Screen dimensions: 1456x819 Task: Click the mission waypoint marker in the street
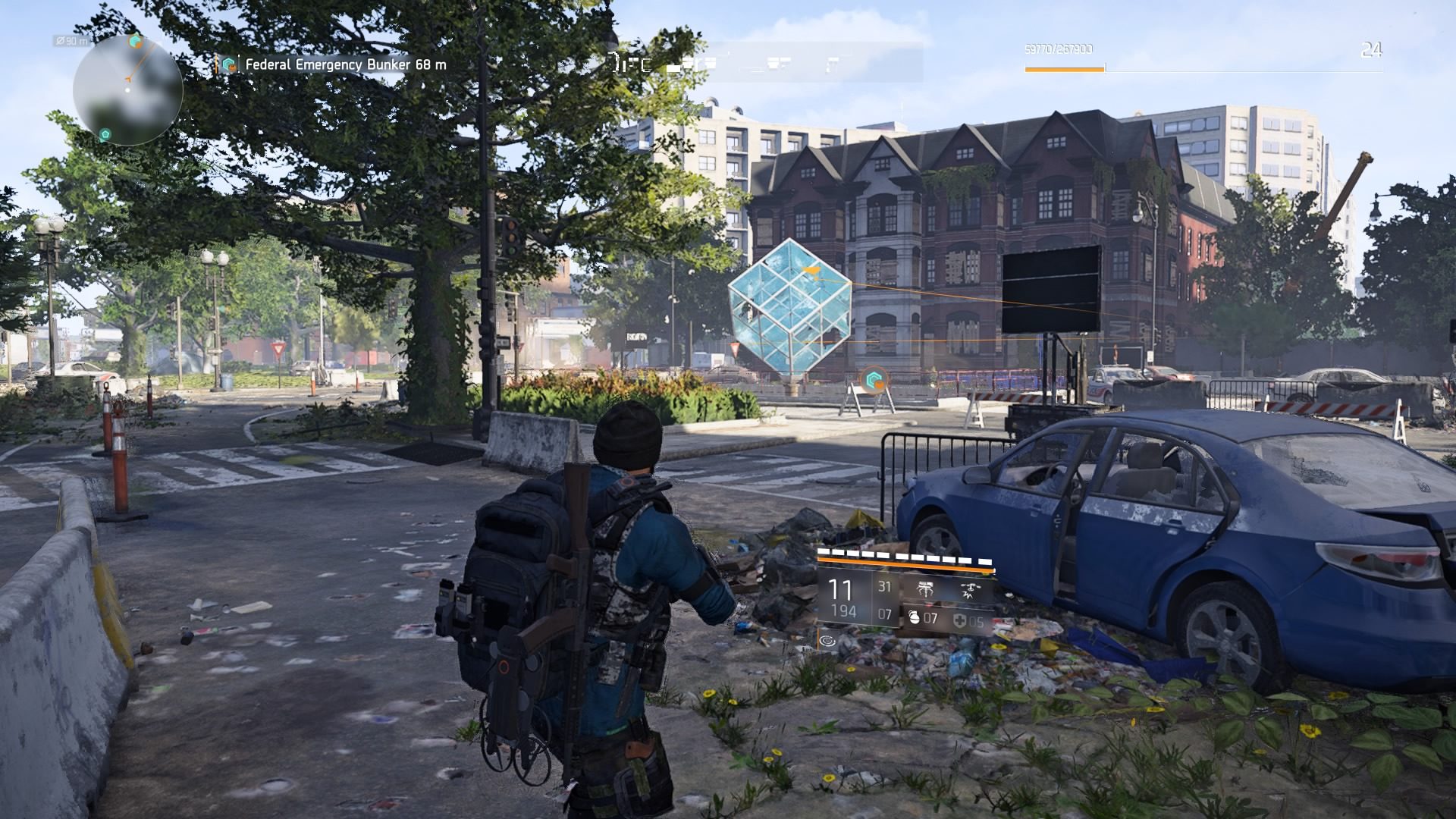(x=872, y=379)
